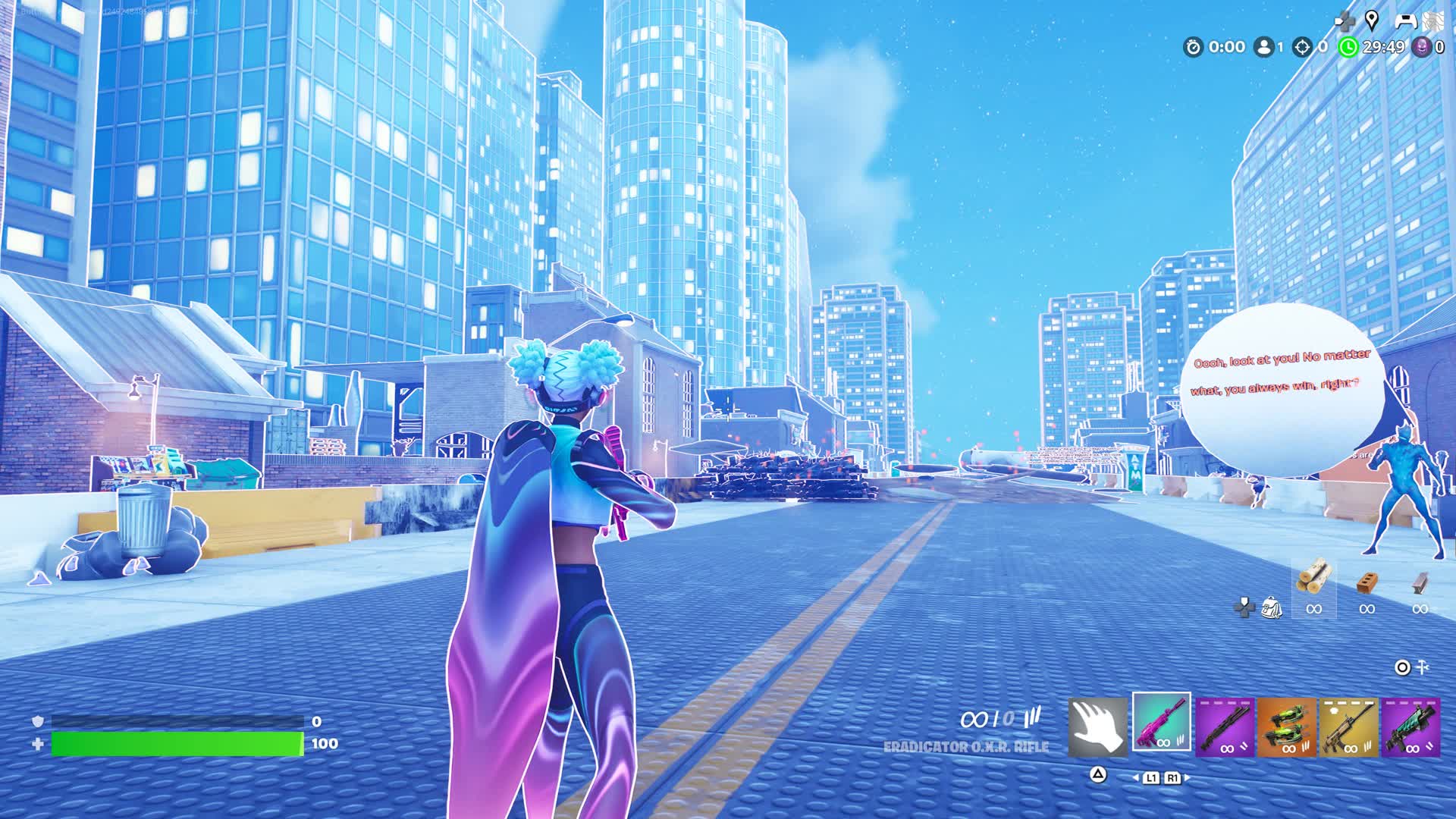
Task: Select the brick building material
Action: pos(1367,582)
